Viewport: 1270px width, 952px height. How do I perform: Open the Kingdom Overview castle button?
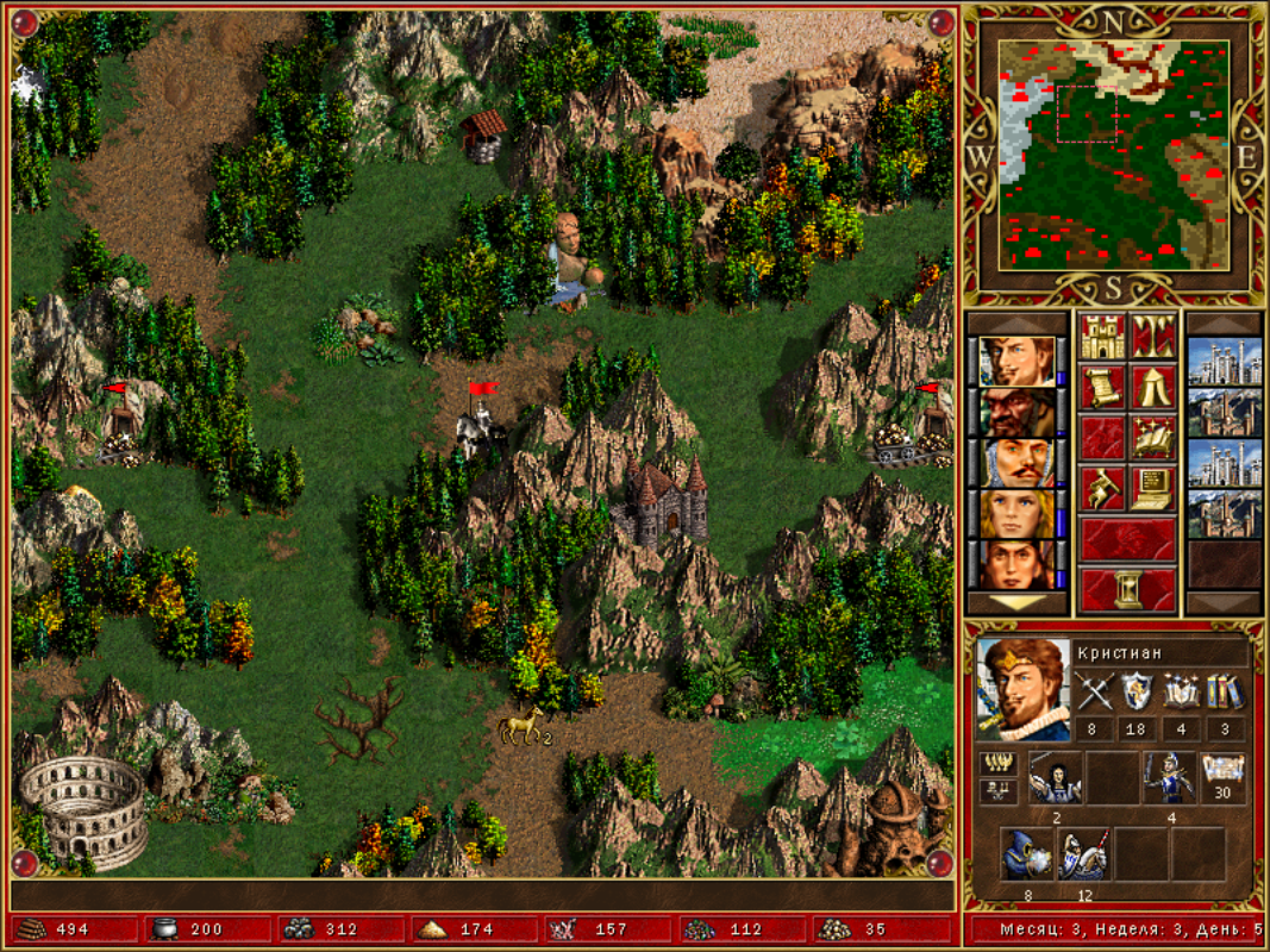pyautogui.click(x=1102, y=337)
